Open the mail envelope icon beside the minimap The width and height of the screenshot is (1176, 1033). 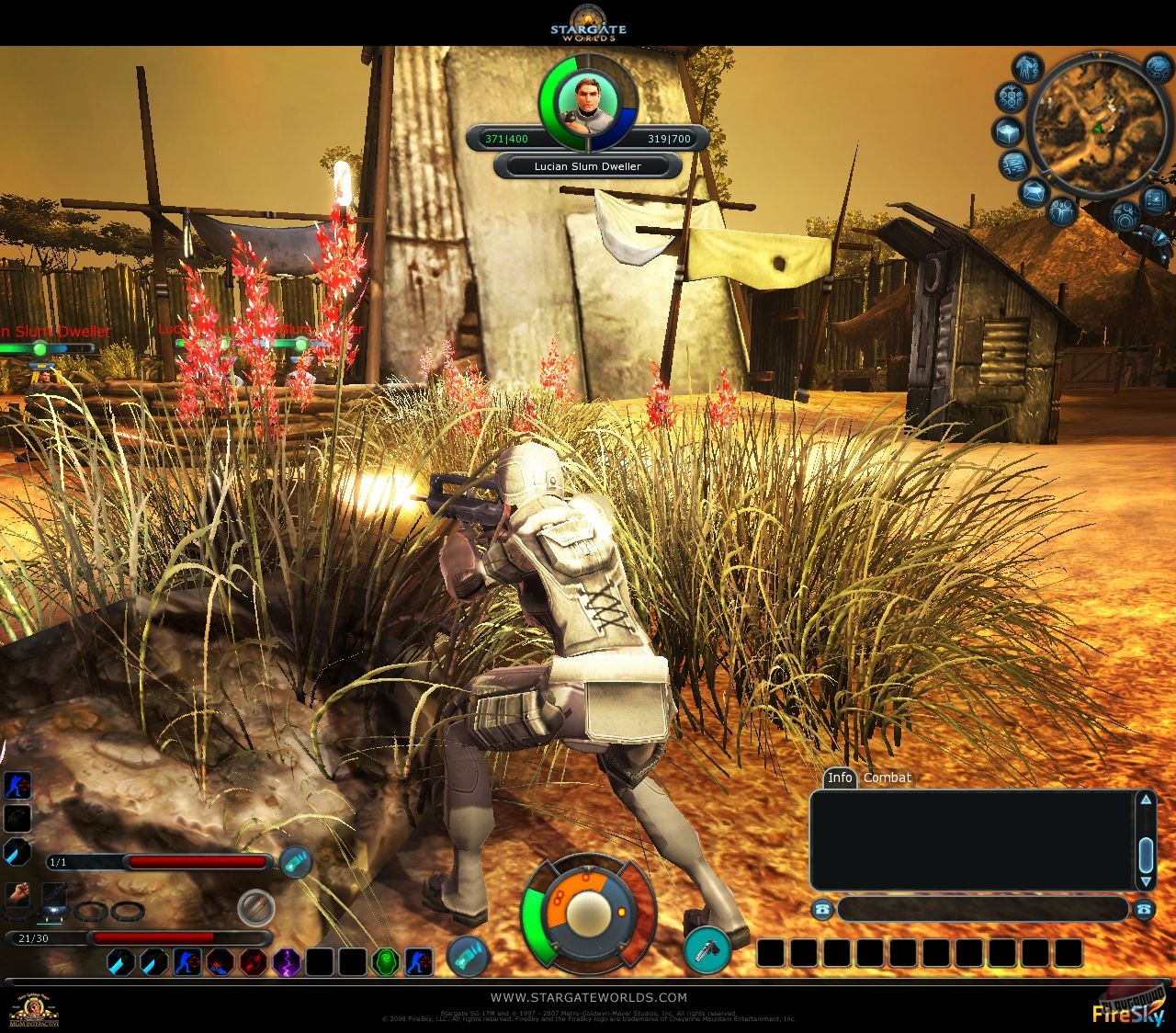point(1034,192)
